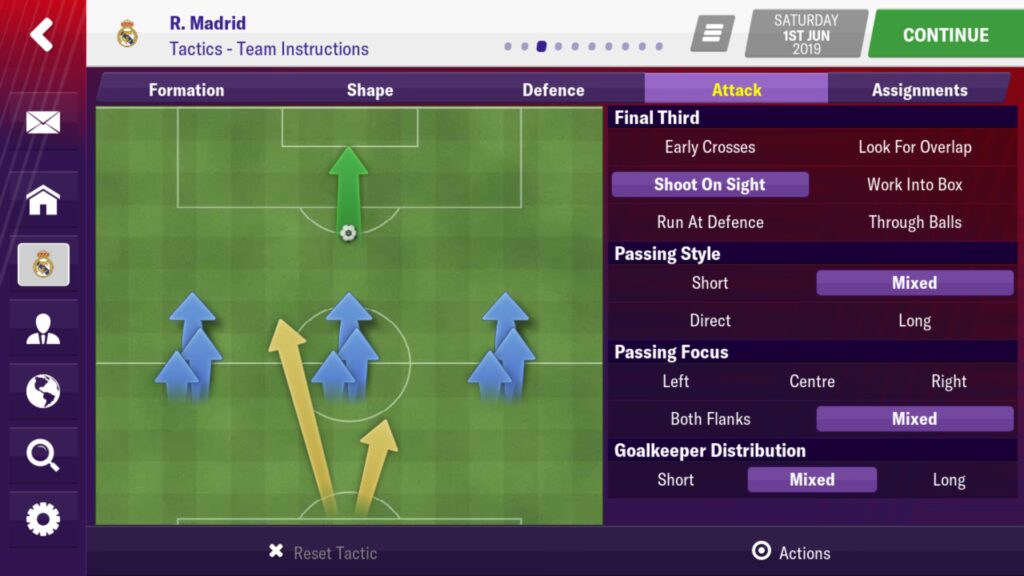Open the magnifying glass search
Screen dimensions: 1024x576
pyautogui.click(x=43, y=456)
